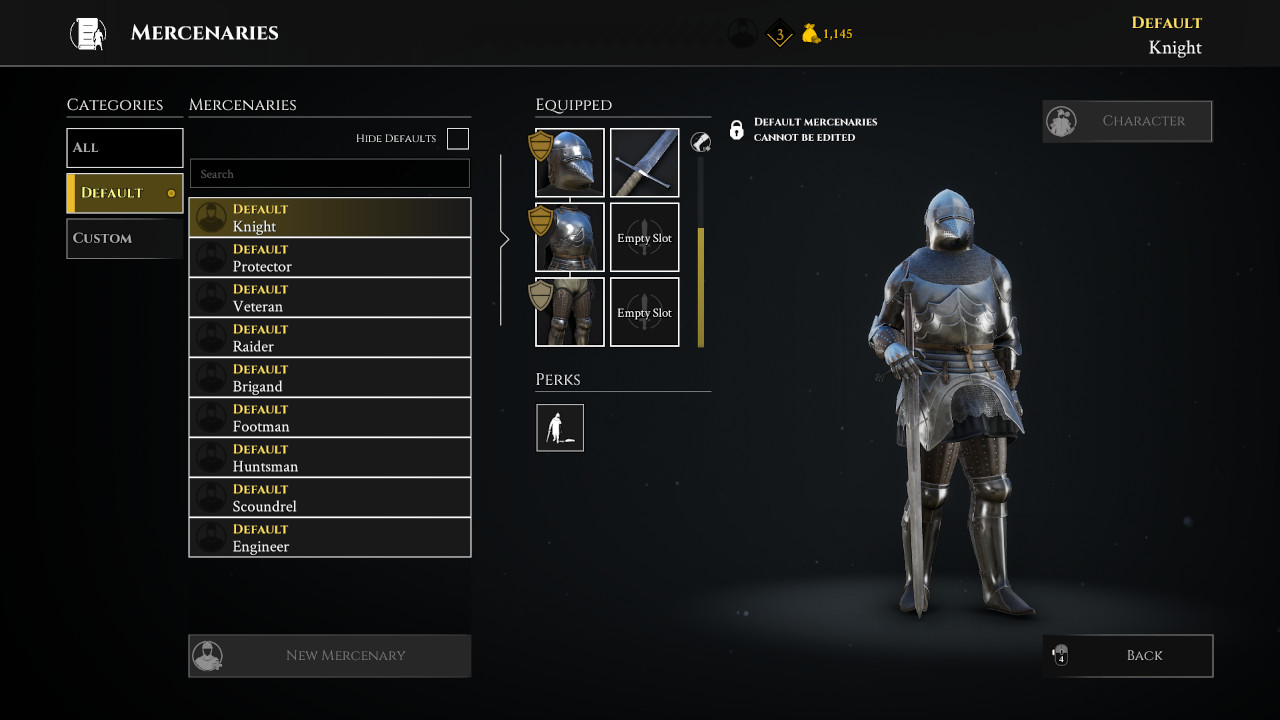Image resolution: width=1280 pixels, height=720 pixels.
Task: Select the All category
Action: pos(125,148)
